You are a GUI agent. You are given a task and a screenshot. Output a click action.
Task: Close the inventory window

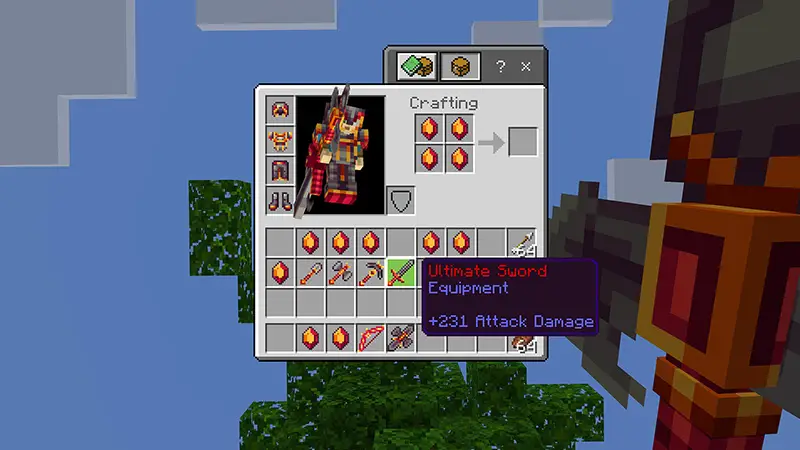tap(526, 67)
